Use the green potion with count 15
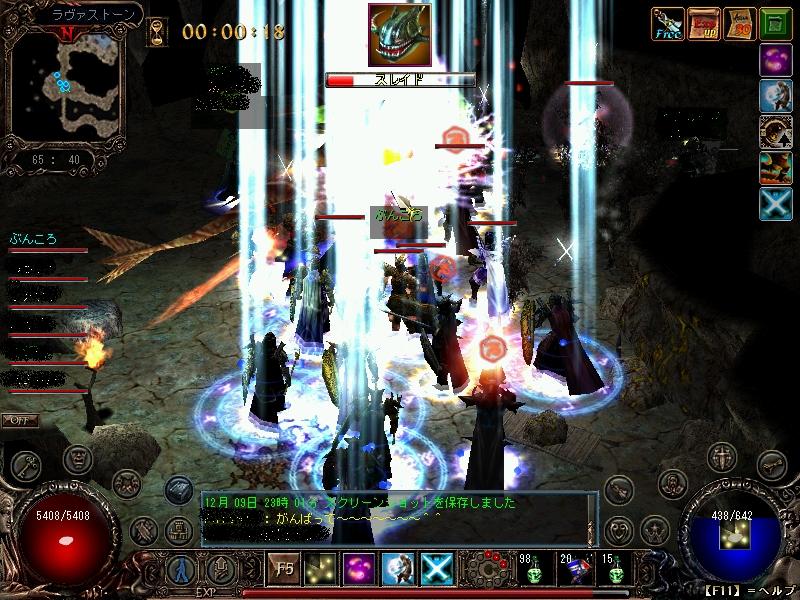The width and height of the screenshot is (800, 600). click(x=613, y=570)
